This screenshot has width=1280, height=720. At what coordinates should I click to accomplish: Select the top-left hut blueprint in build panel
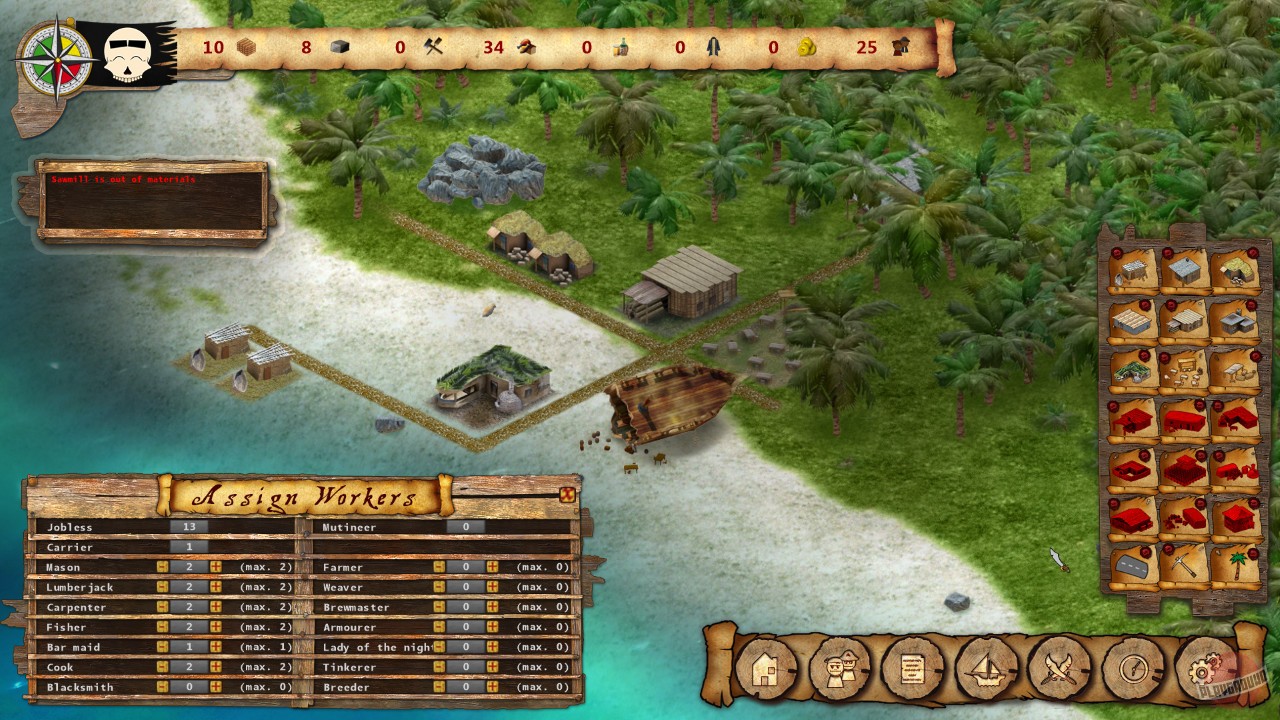1135,268
